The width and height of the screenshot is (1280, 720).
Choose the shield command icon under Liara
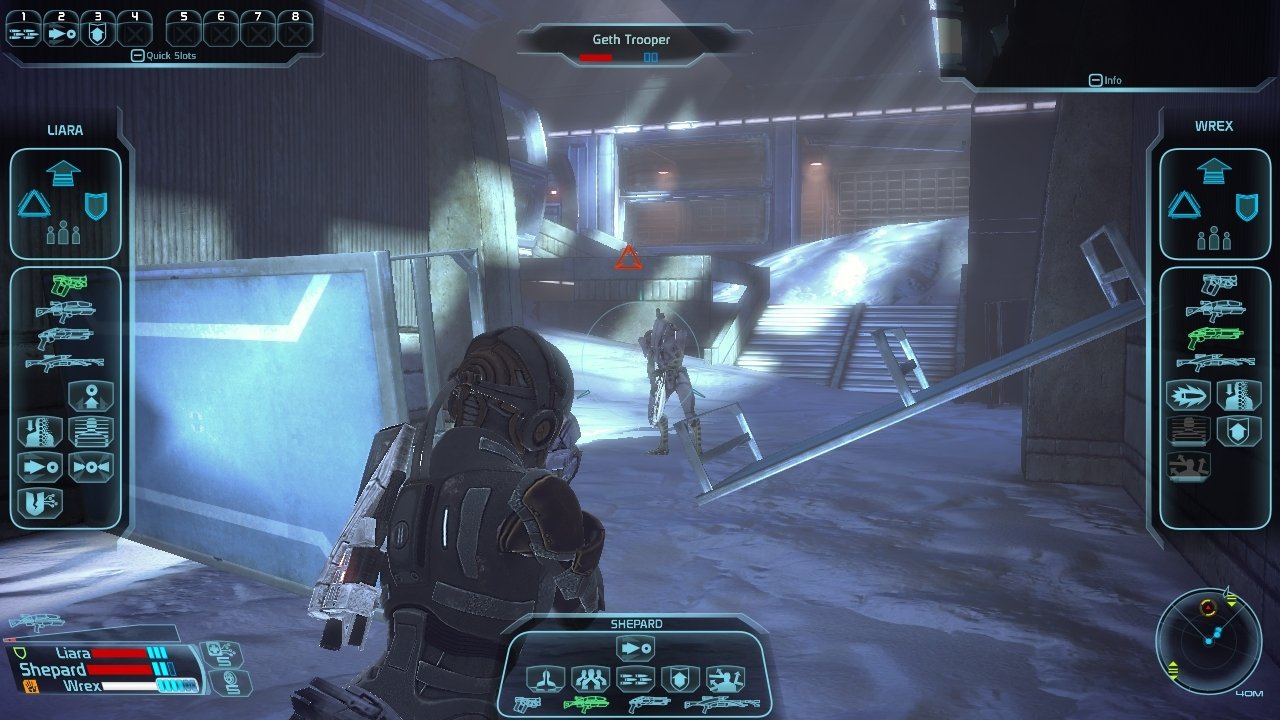[97, 206]
